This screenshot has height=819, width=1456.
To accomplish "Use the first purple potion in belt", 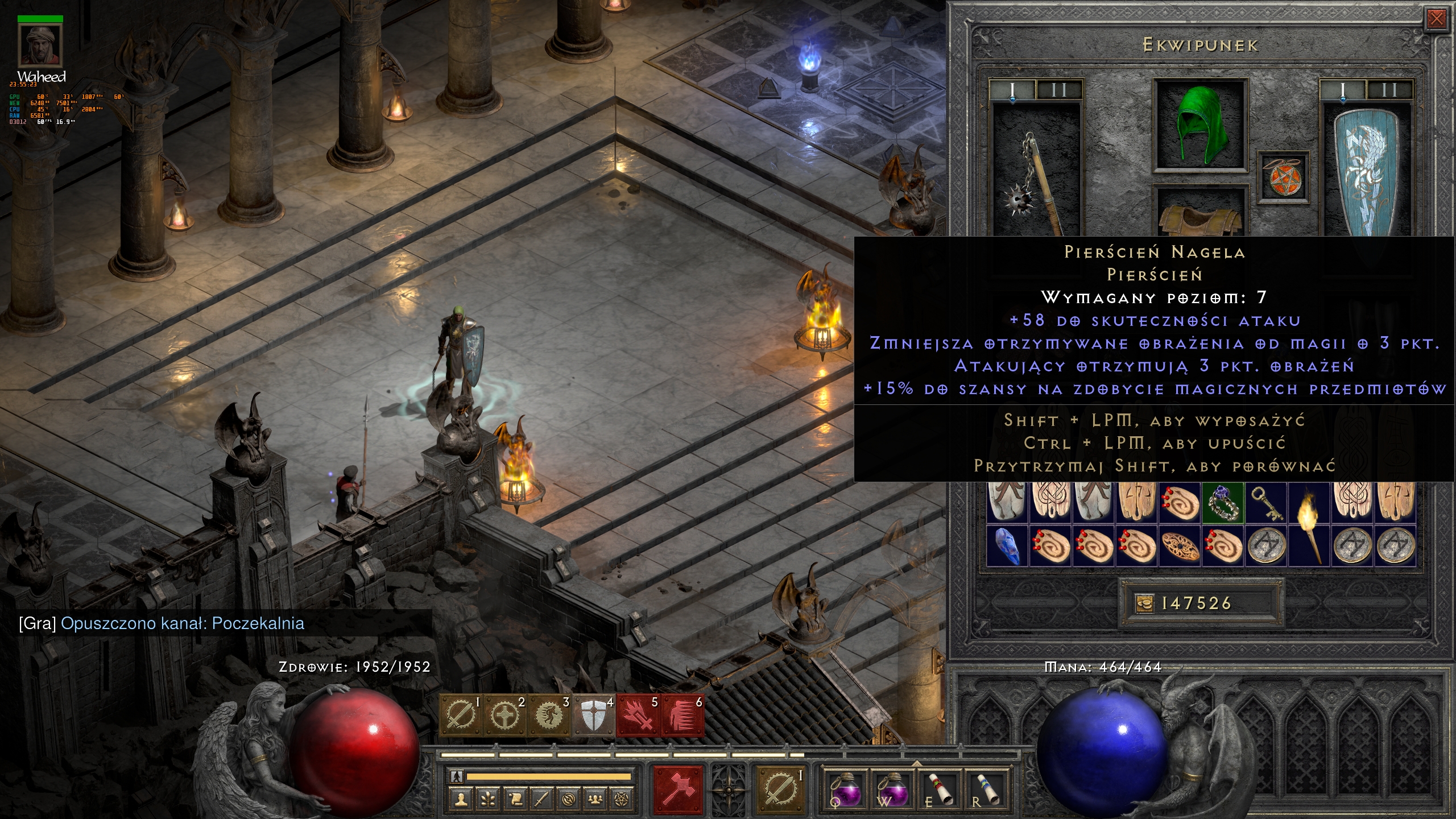I will coord(847,789).
